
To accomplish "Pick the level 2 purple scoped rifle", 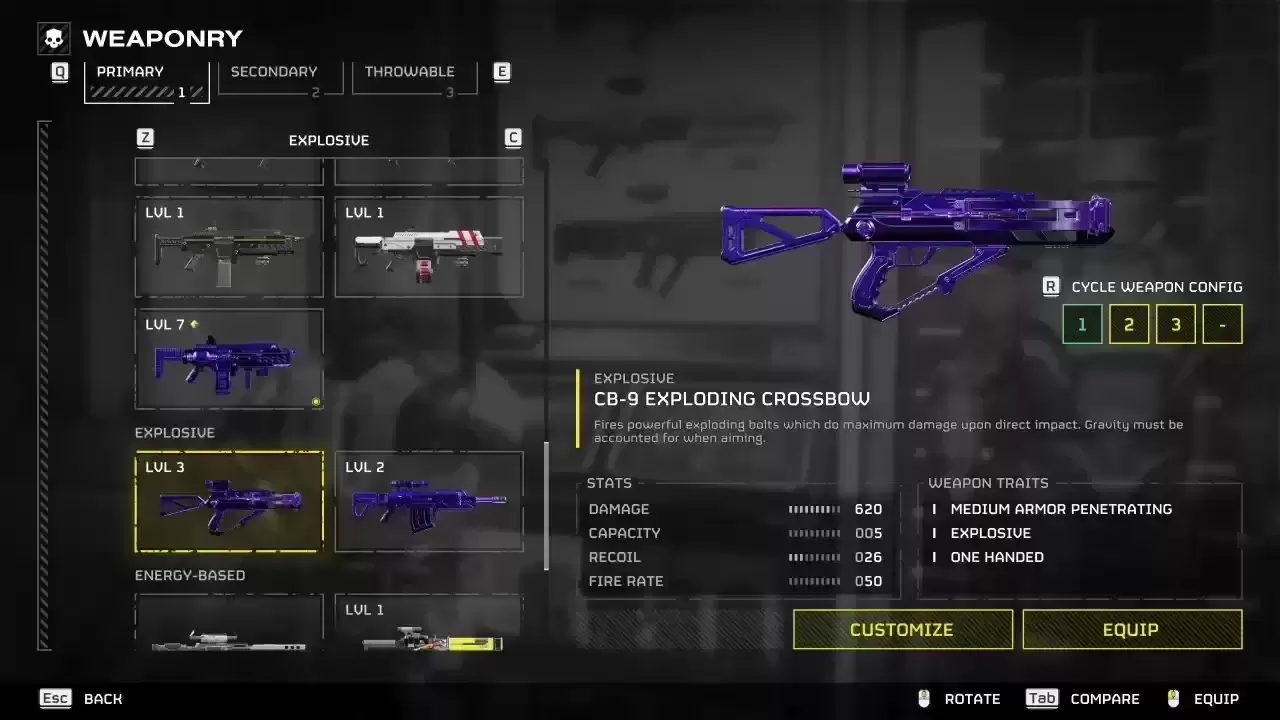I will 429,502.
